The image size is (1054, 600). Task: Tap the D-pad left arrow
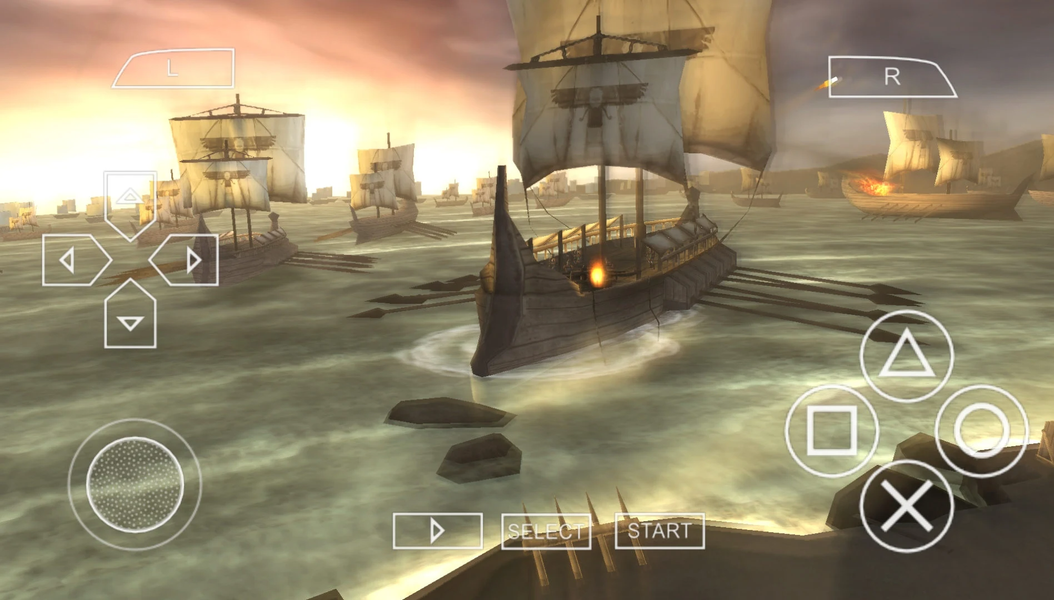pos(72,261)
